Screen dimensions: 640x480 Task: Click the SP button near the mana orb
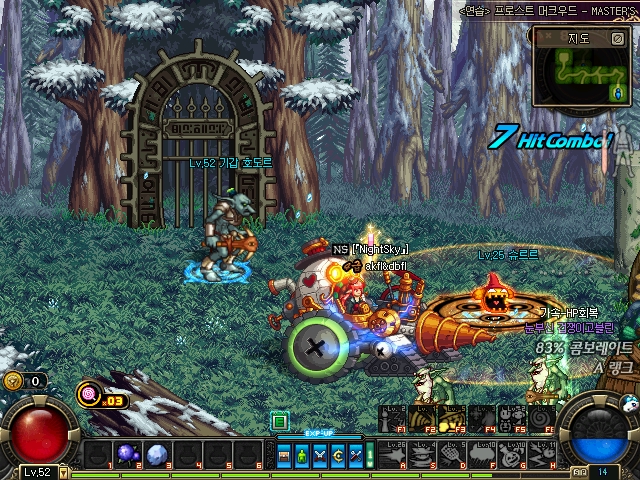click(x=580, y=472)
